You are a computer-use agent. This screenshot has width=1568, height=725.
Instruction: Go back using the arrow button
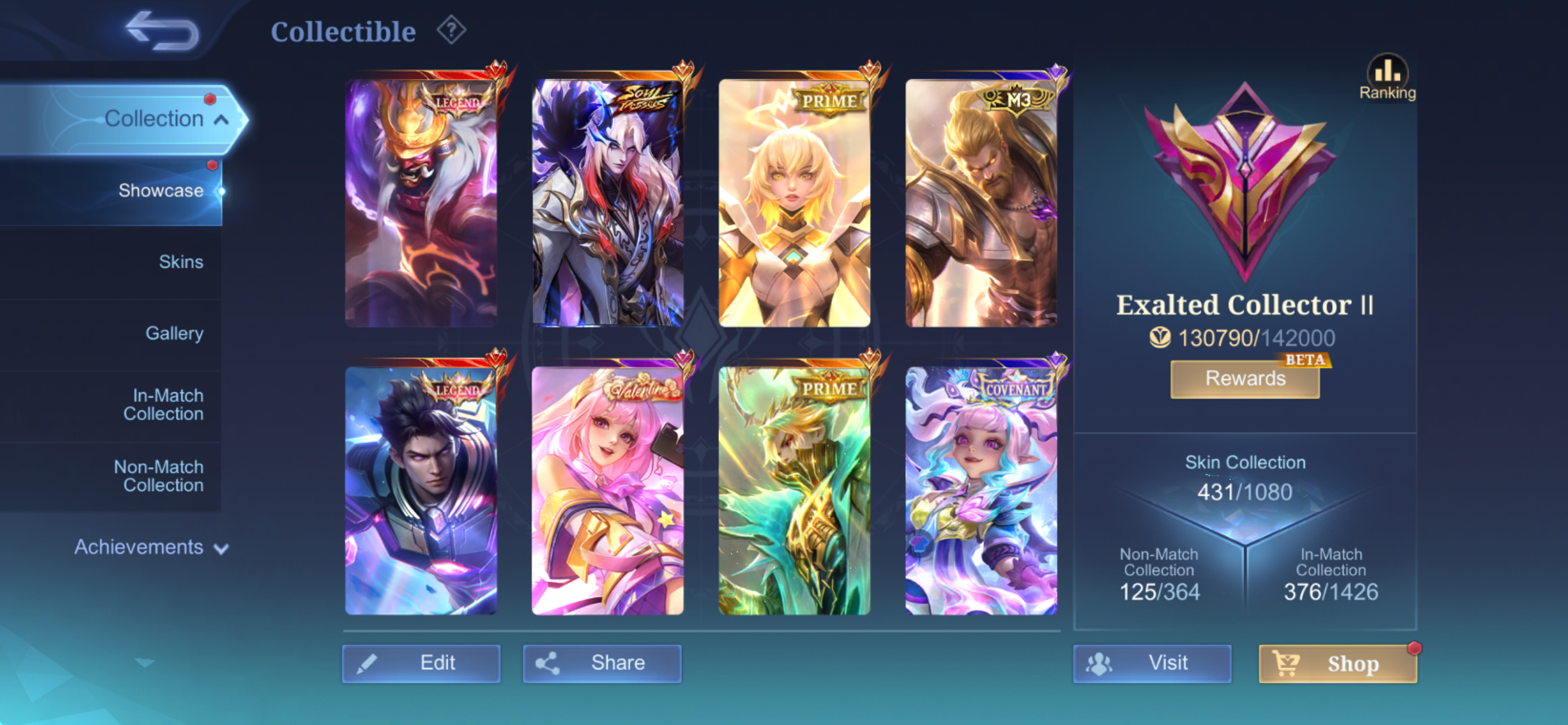pyautogui.click(x=162, y=31)
